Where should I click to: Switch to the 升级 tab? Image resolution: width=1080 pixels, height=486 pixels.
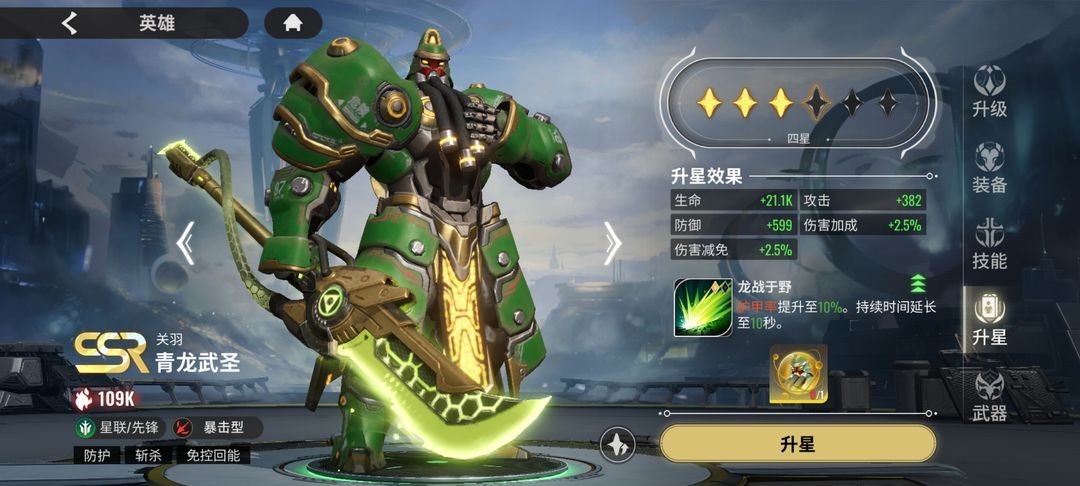pos(989,92)
